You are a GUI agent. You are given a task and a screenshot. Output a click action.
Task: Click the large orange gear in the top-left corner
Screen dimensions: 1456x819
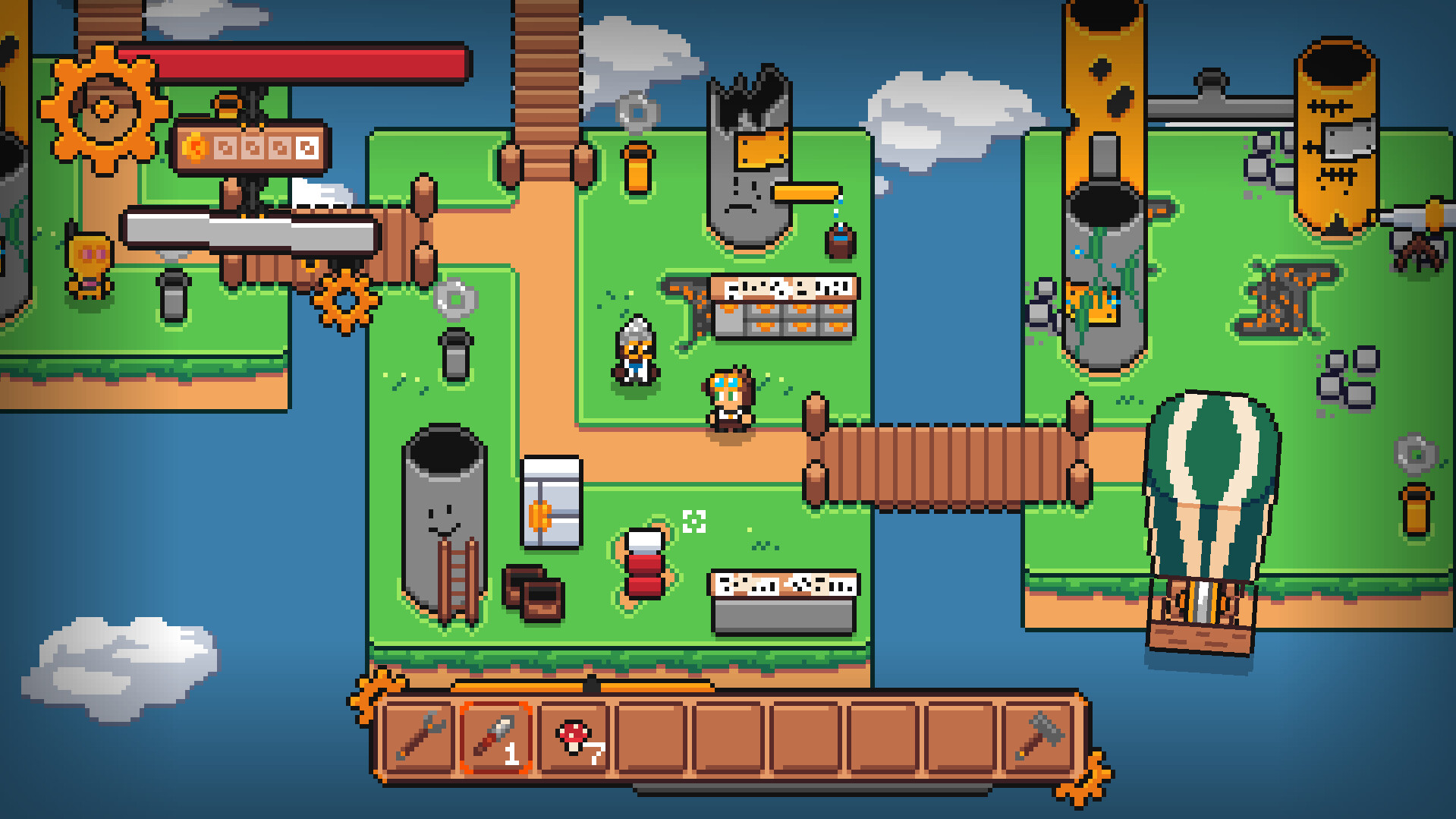click(x=106, y=106)
